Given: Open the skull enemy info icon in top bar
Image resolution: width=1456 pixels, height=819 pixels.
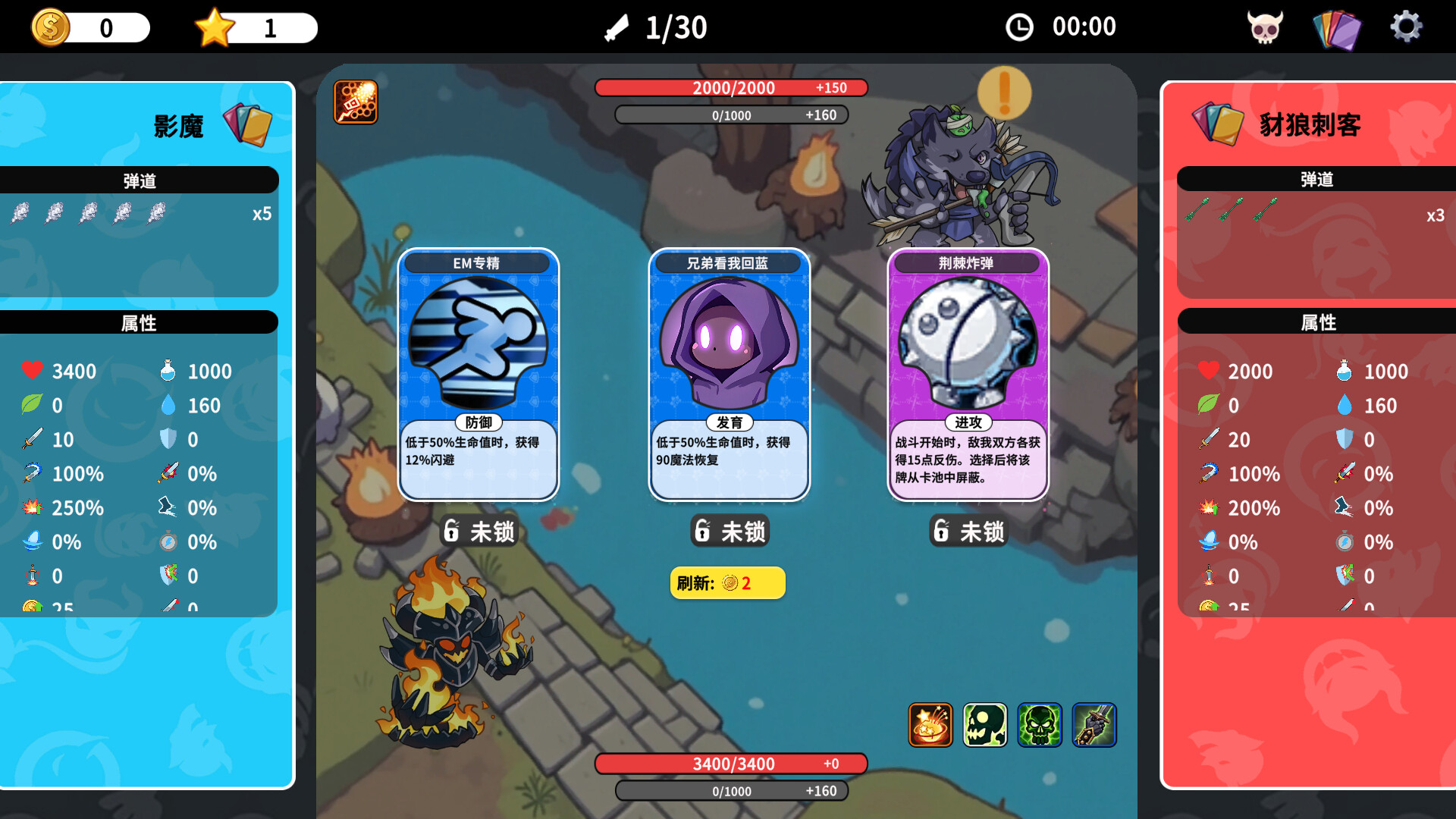Looking at the screenshot, I should point(1265,27).
